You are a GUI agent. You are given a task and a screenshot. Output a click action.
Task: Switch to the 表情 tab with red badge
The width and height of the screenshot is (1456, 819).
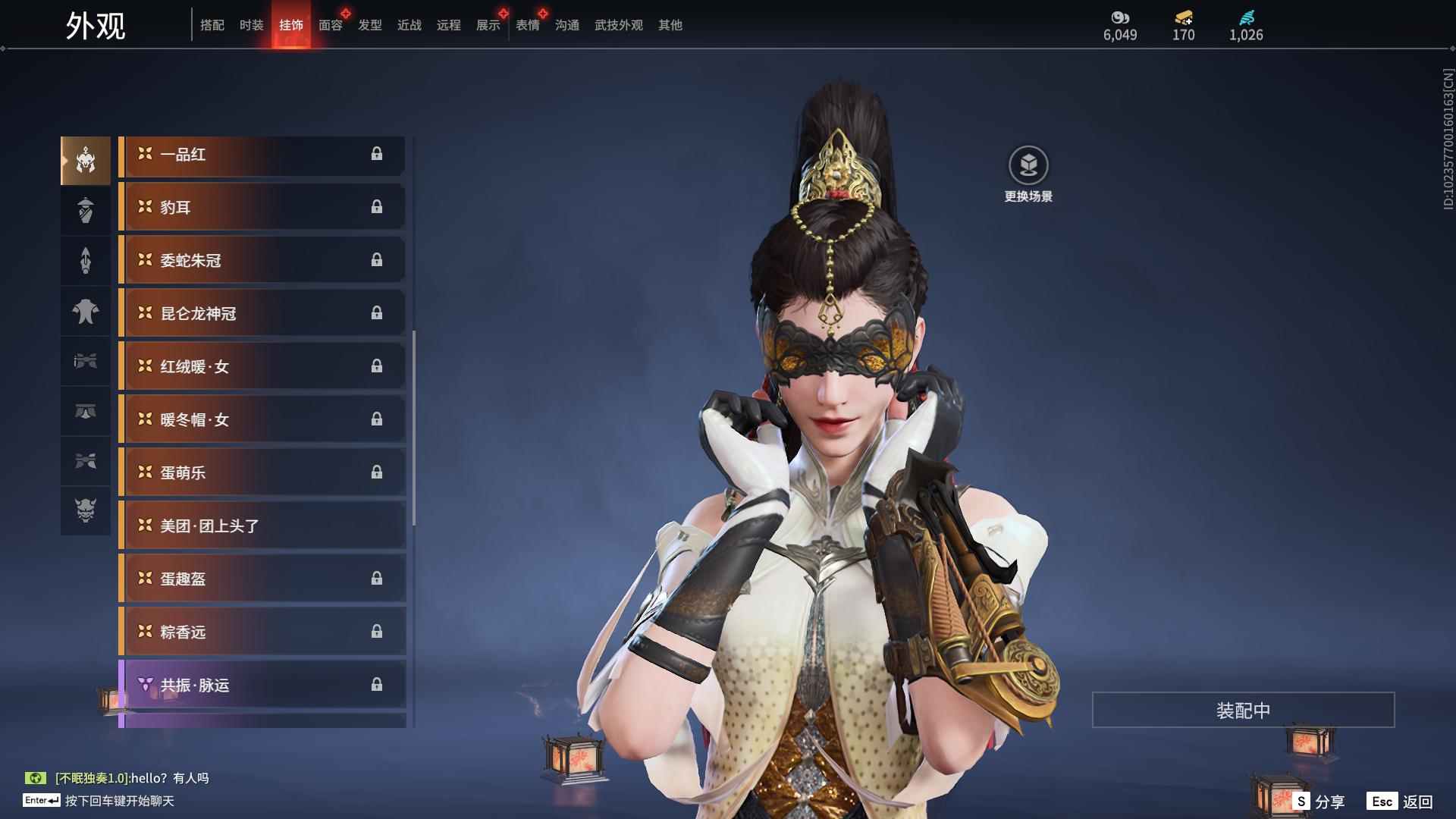(527, 25)
